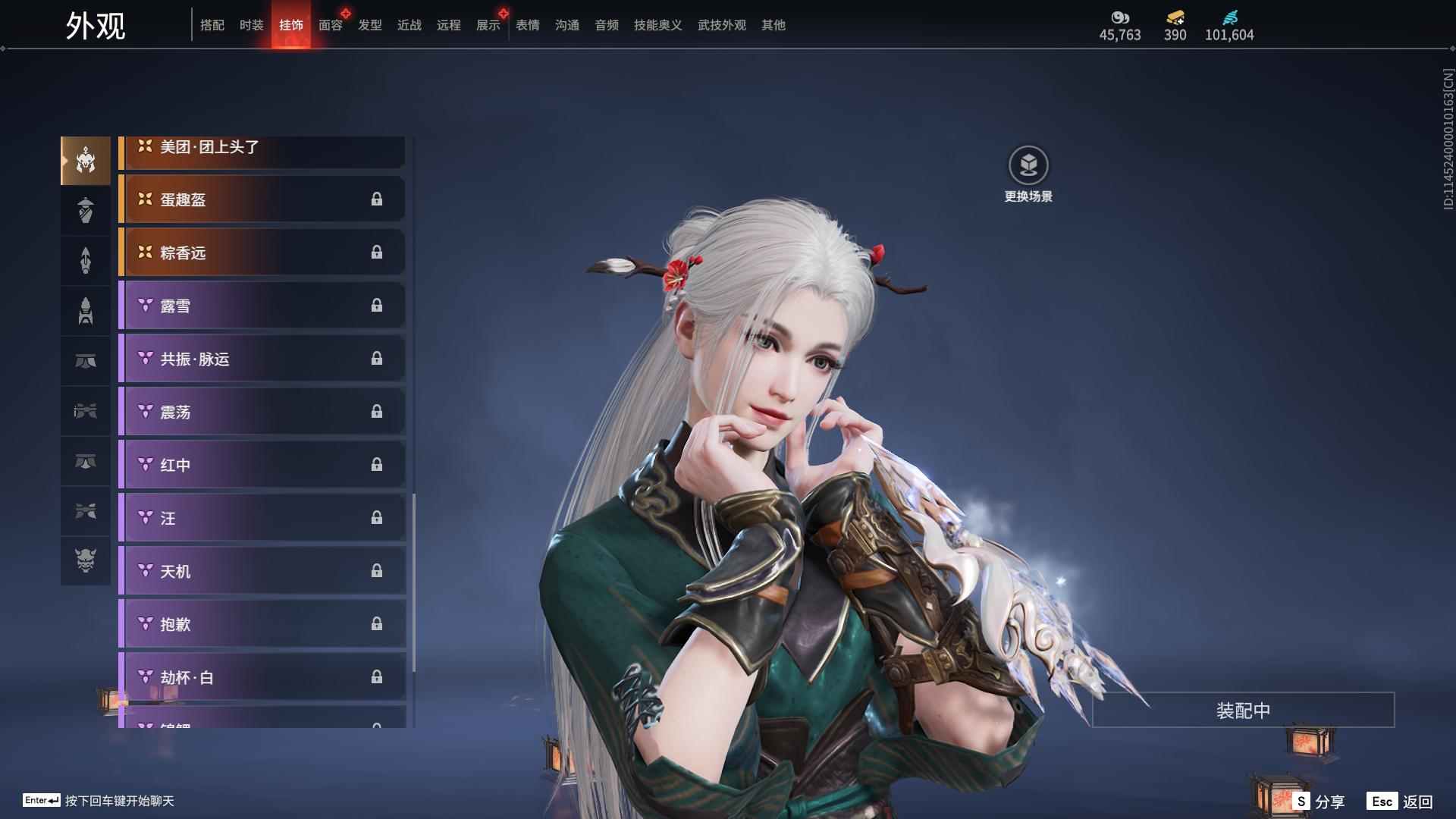Switch to 武技外观 tab
Screen dimensions: 1456x819
721,25
